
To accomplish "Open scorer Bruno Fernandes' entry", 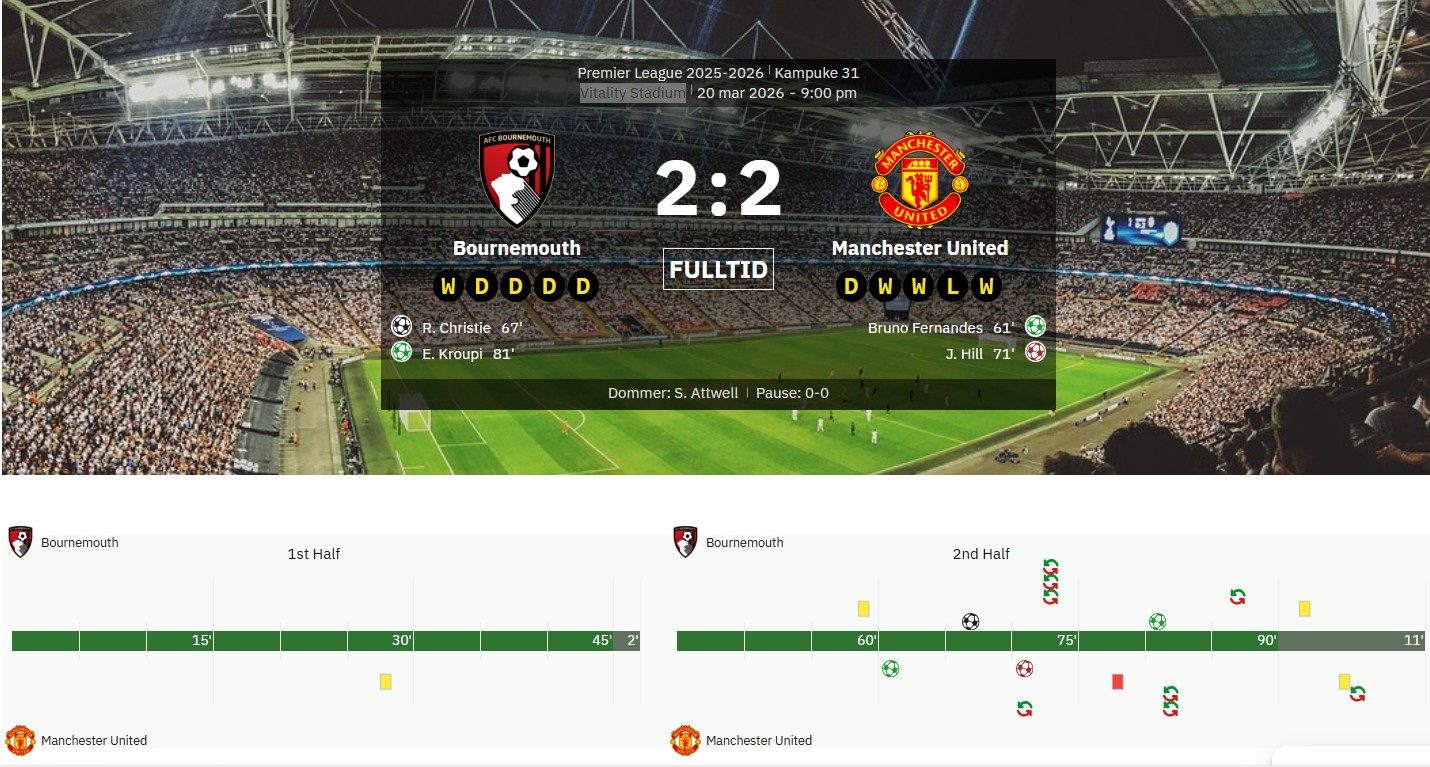I will click(x=925, y=328).
